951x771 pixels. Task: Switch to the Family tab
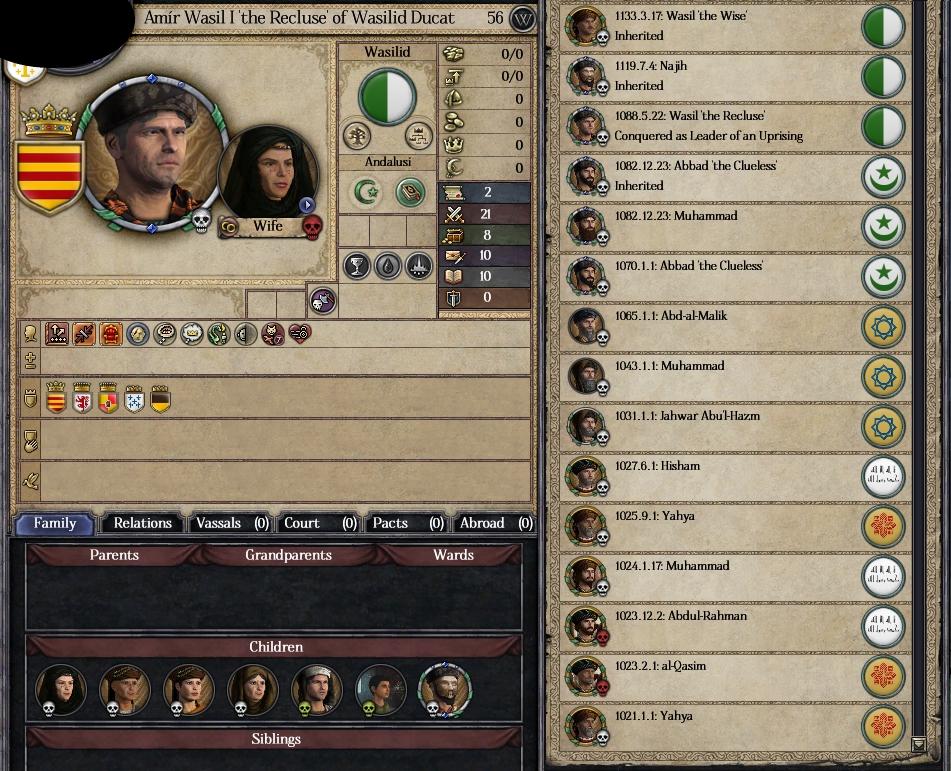pos(55,523)
